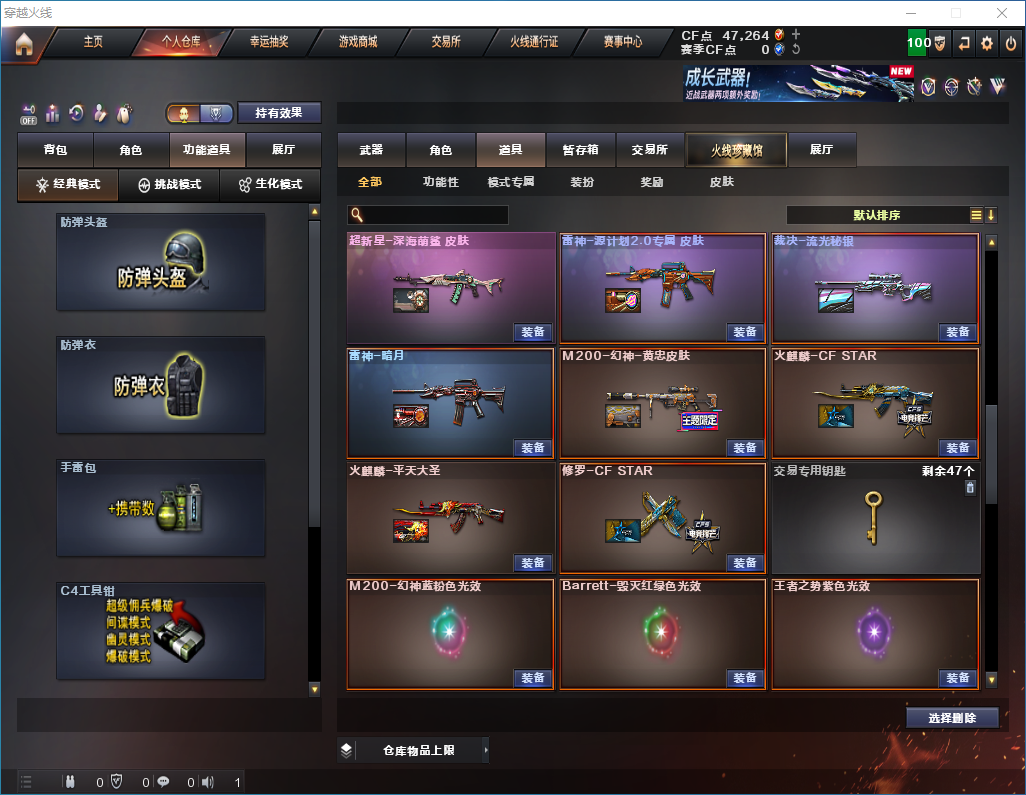Screen dimensions: 1026x795
Task: Open the 火线通行证 battle pass
Action: pos(534,42)
